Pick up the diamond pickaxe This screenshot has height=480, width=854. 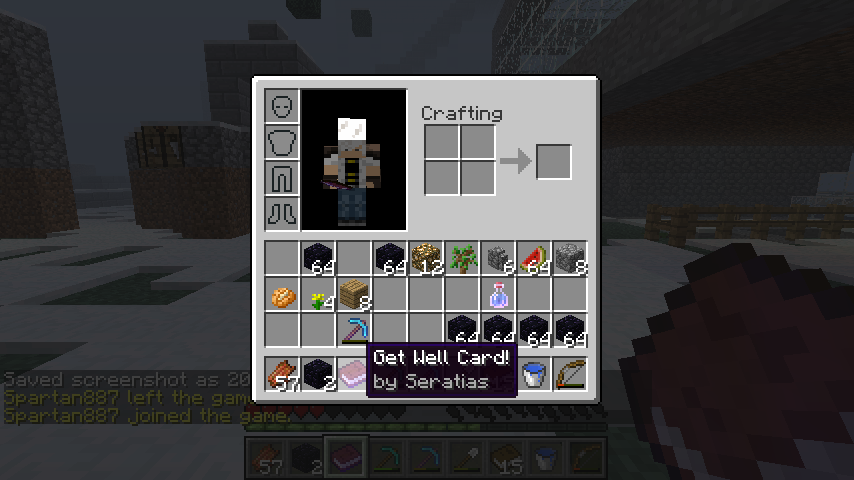[354, 330]
